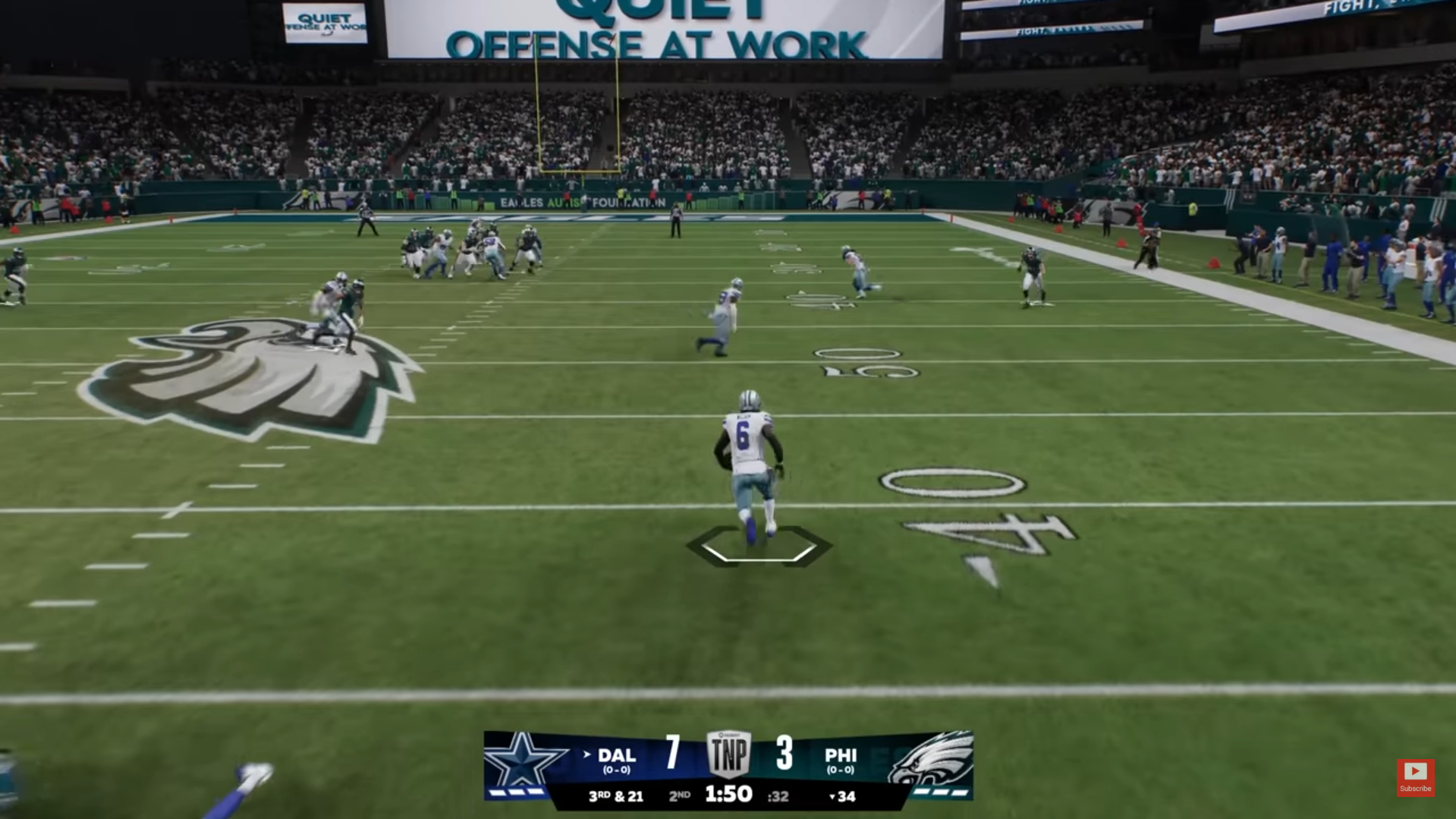Viewport: 1456px width, 819px height.
Task: Click the Dallas Cowboys star logo
Action: pyautogui.click(x=521, y=761)
